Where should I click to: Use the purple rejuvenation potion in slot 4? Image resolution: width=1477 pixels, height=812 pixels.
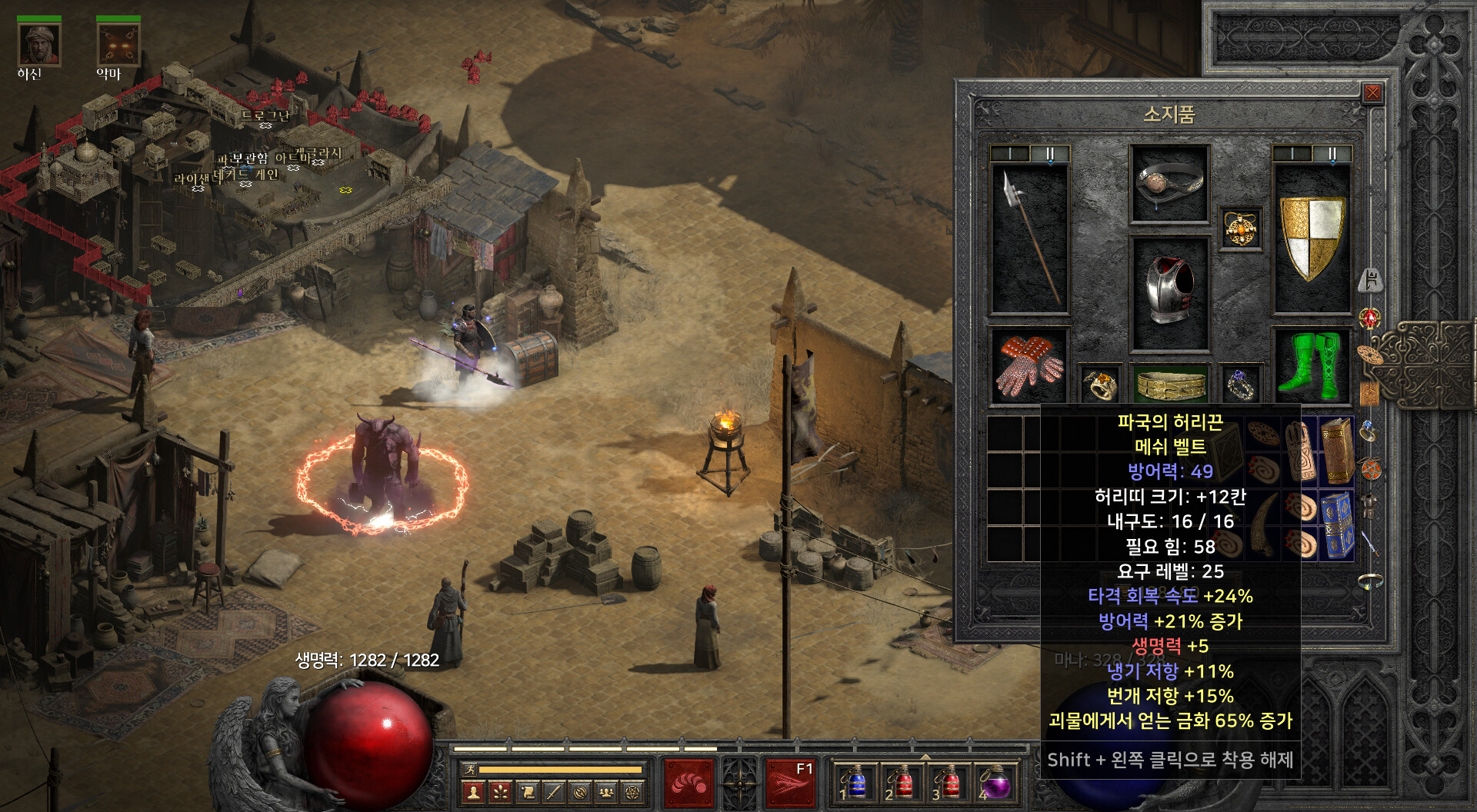996,783
